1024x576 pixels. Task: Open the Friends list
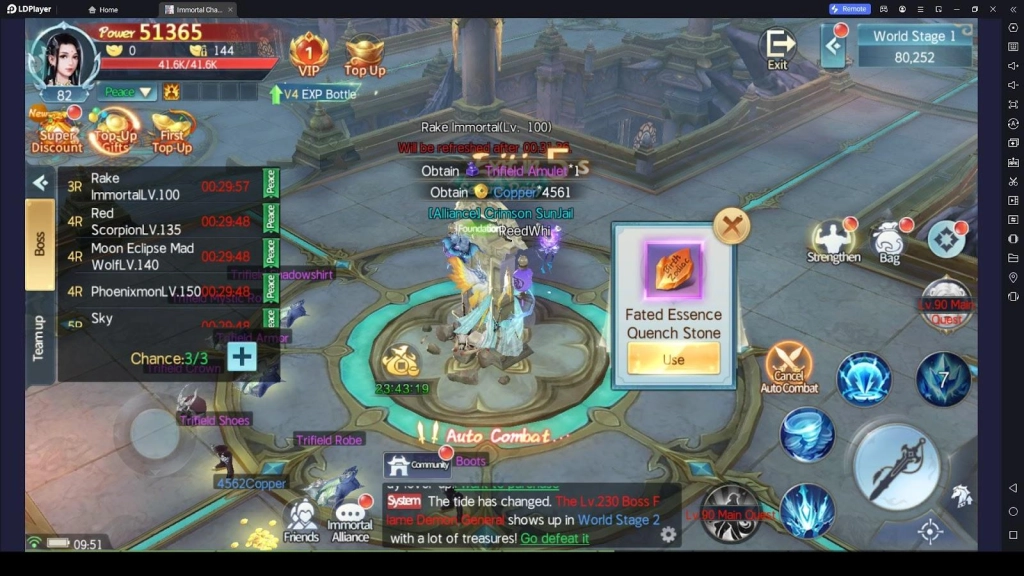coord(300,520)
